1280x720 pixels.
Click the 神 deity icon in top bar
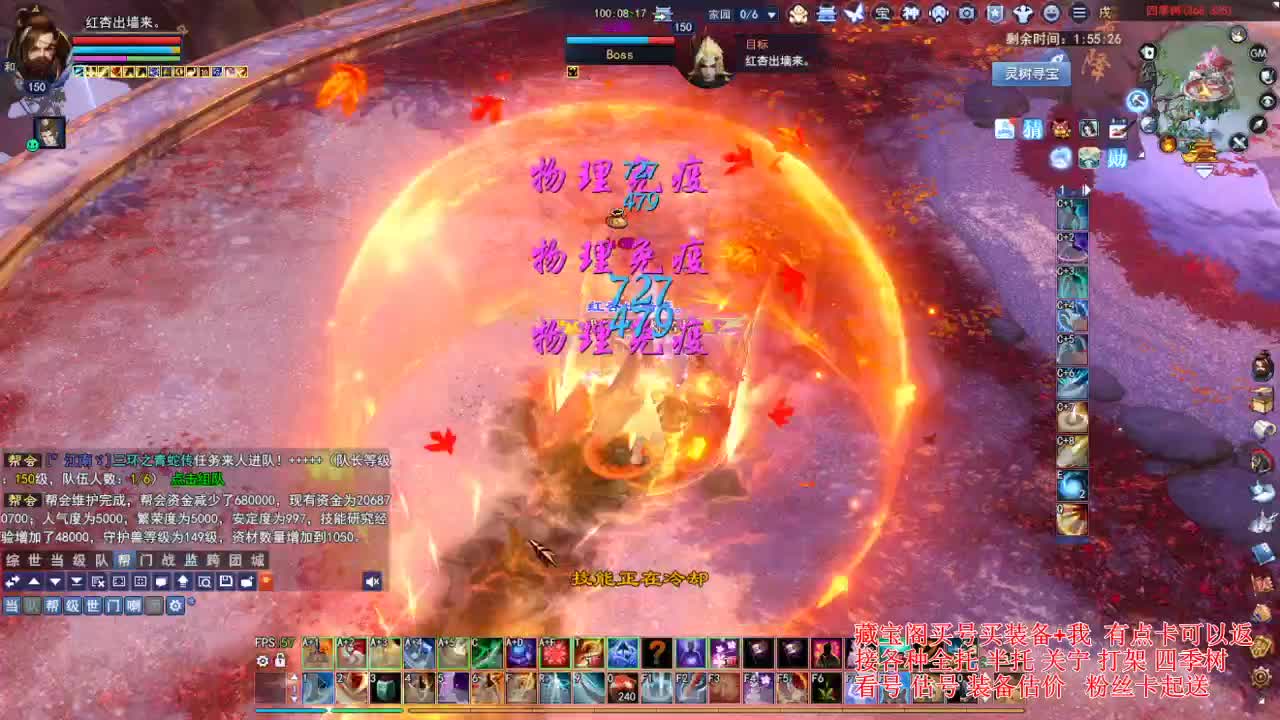911,13
